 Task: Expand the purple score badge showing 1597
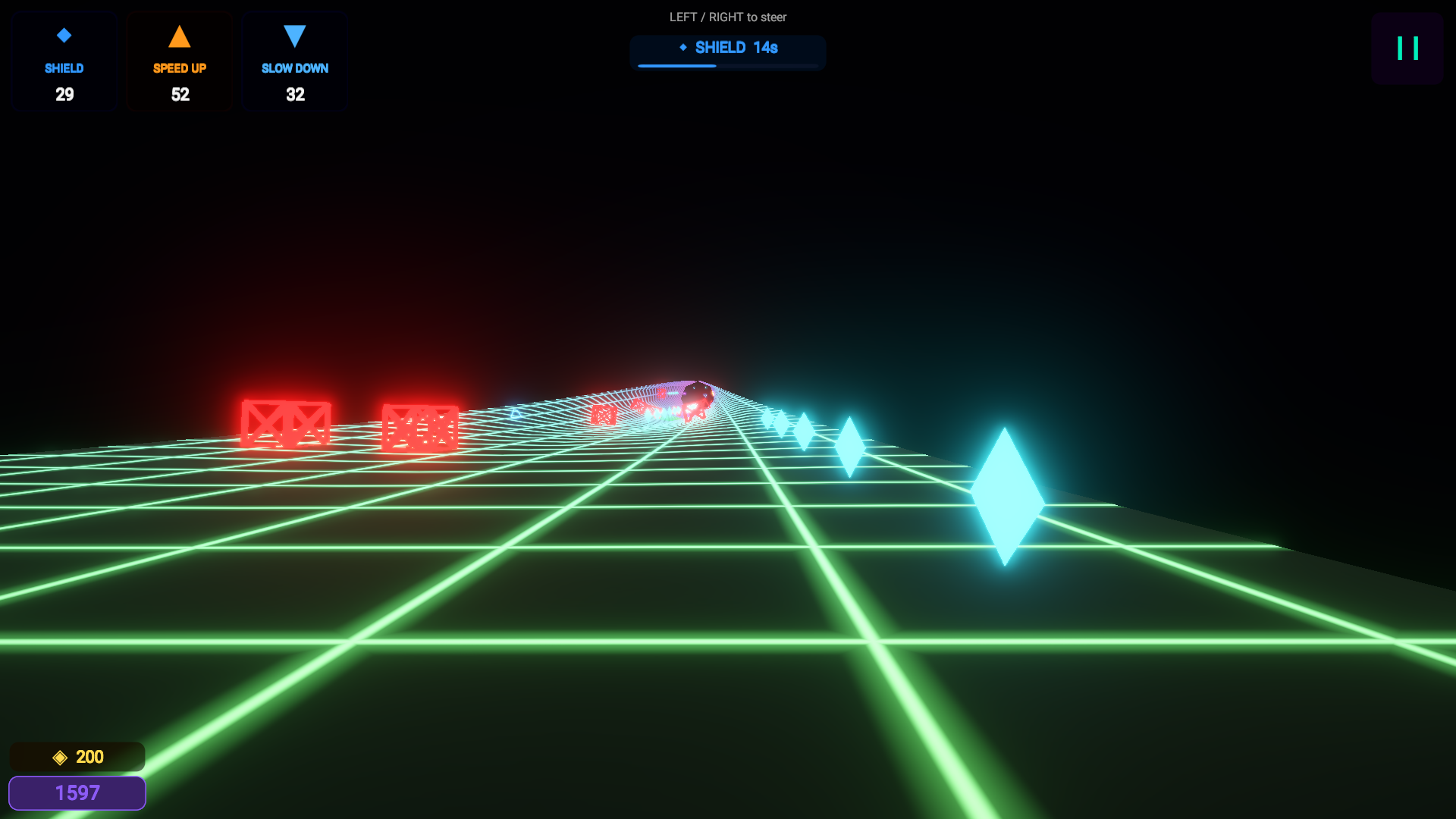point(77,792)
